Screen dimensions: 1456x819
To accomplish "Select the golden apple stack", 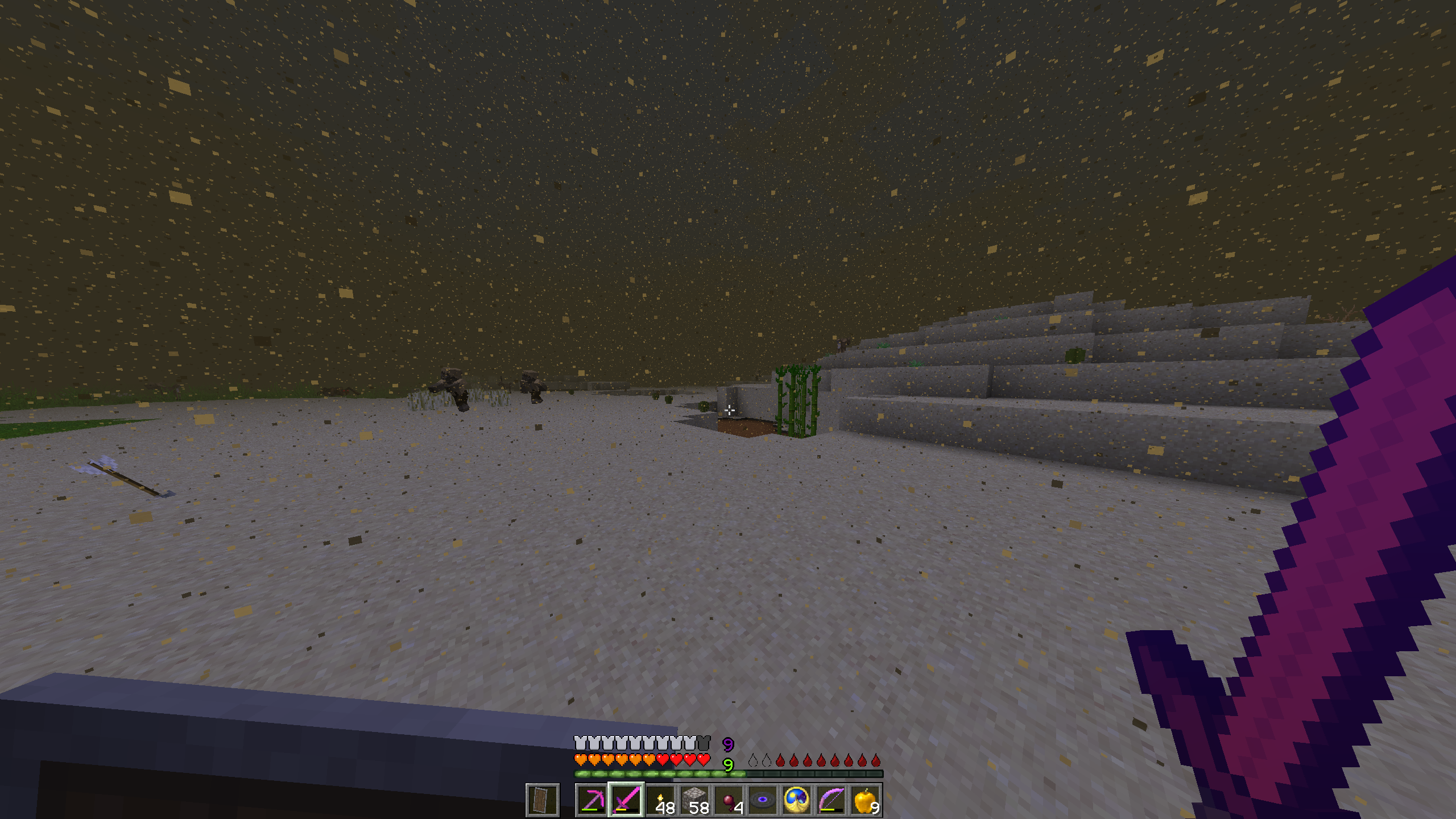I will [865, 800].
